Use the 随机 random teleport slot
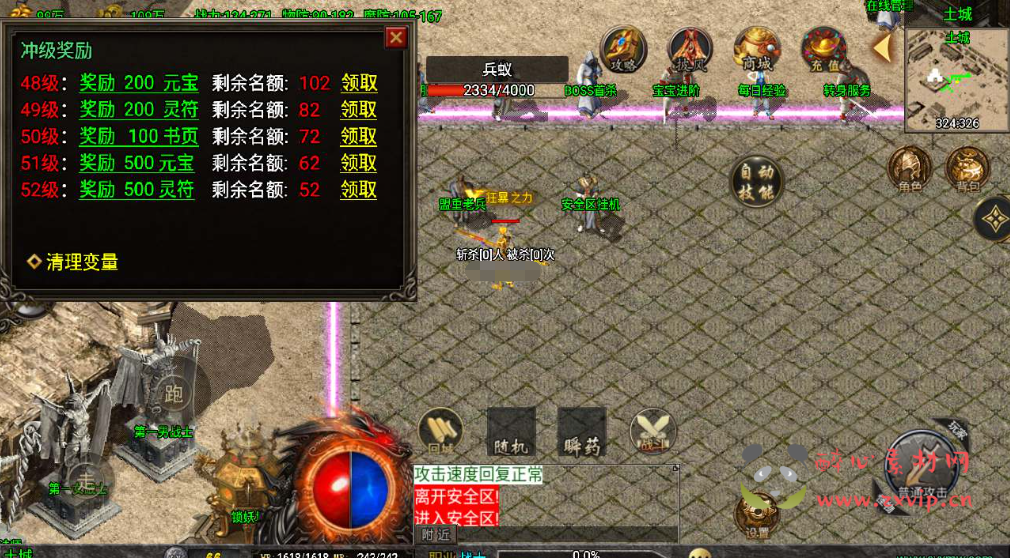 (511, 431)
